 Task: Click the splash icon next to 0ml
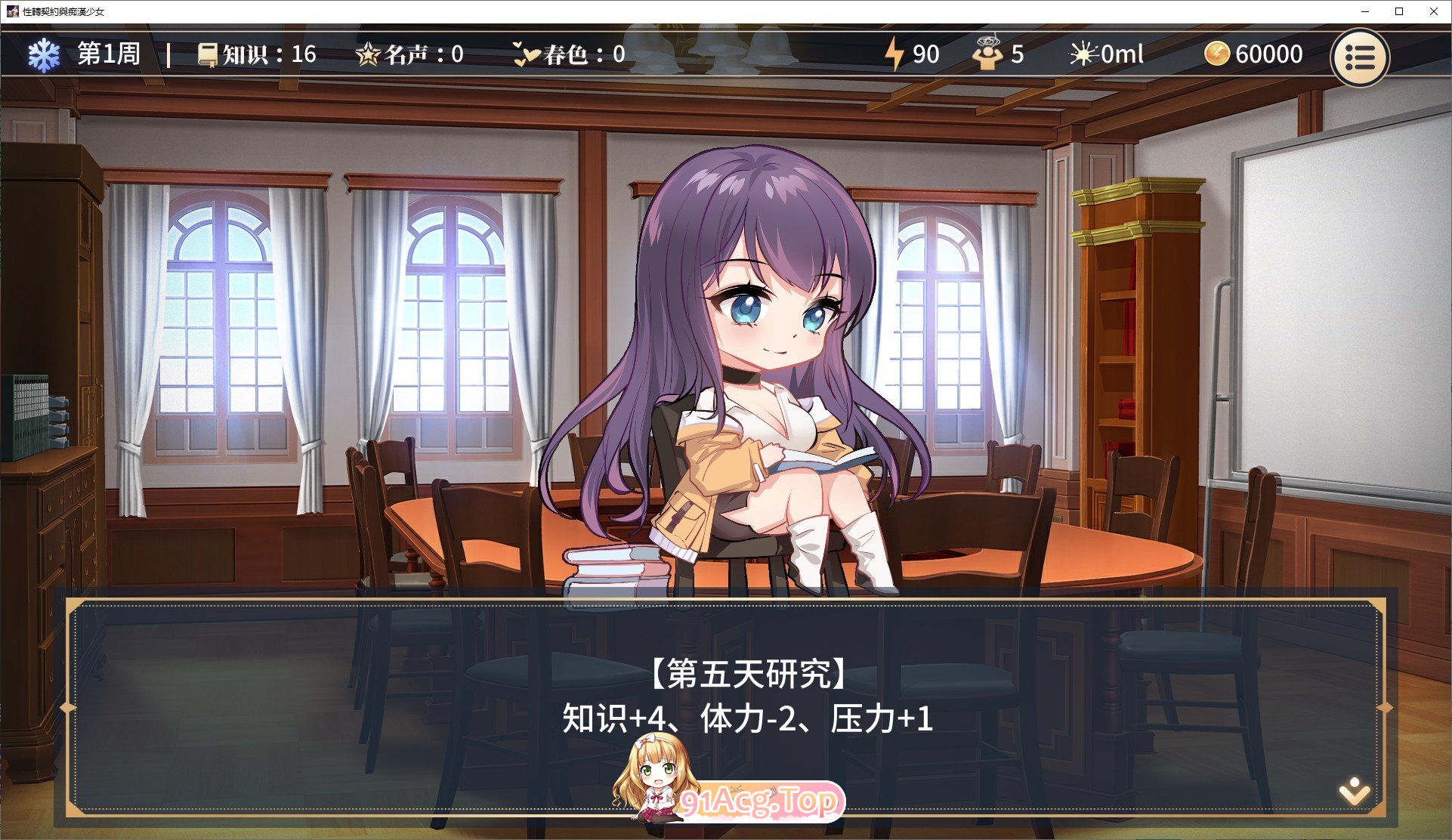tap(1083, 54)
